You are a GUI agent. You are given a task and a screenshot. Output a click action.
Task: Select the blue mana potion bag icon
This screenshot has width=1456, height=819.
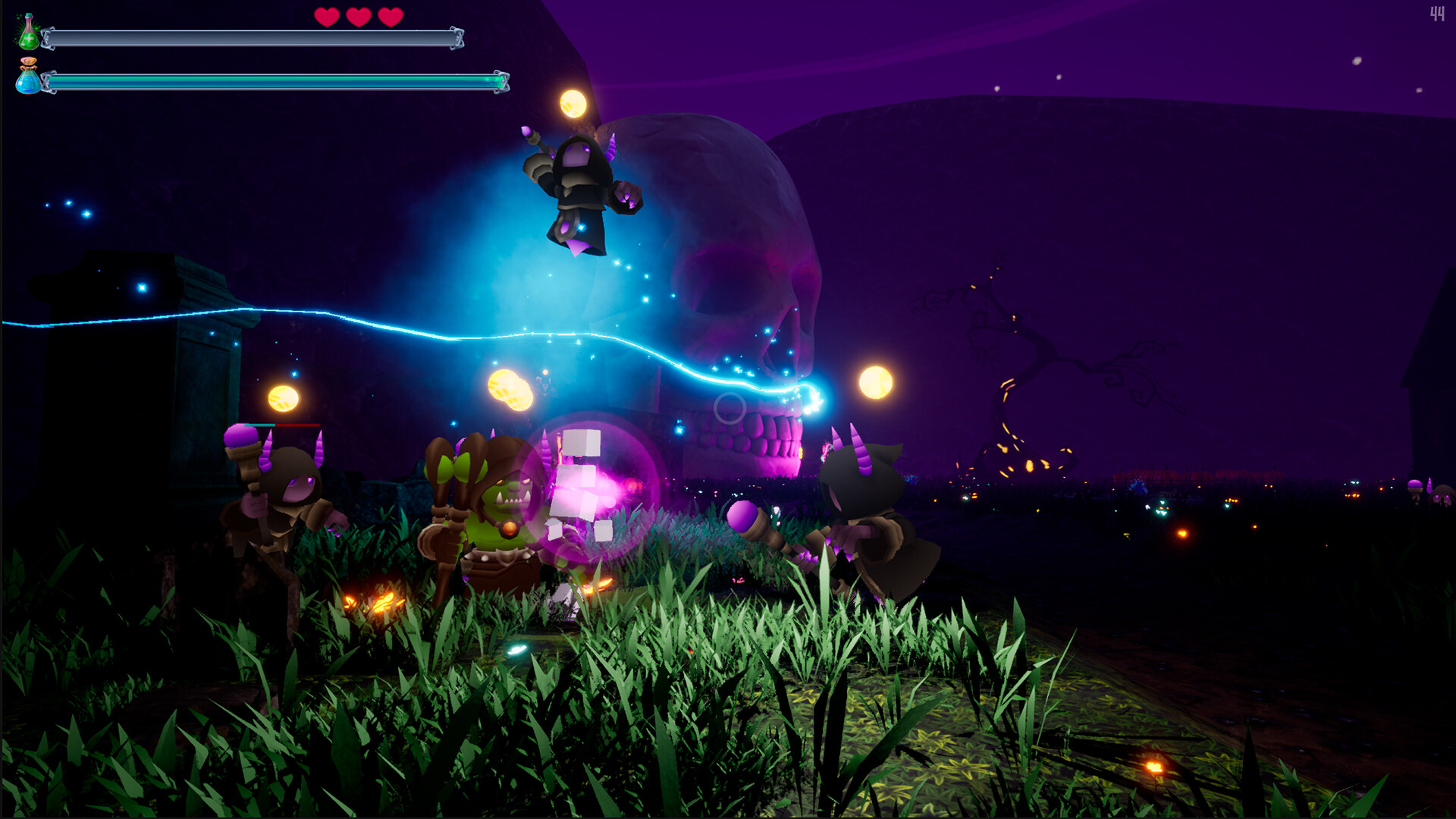coord(27,80)
